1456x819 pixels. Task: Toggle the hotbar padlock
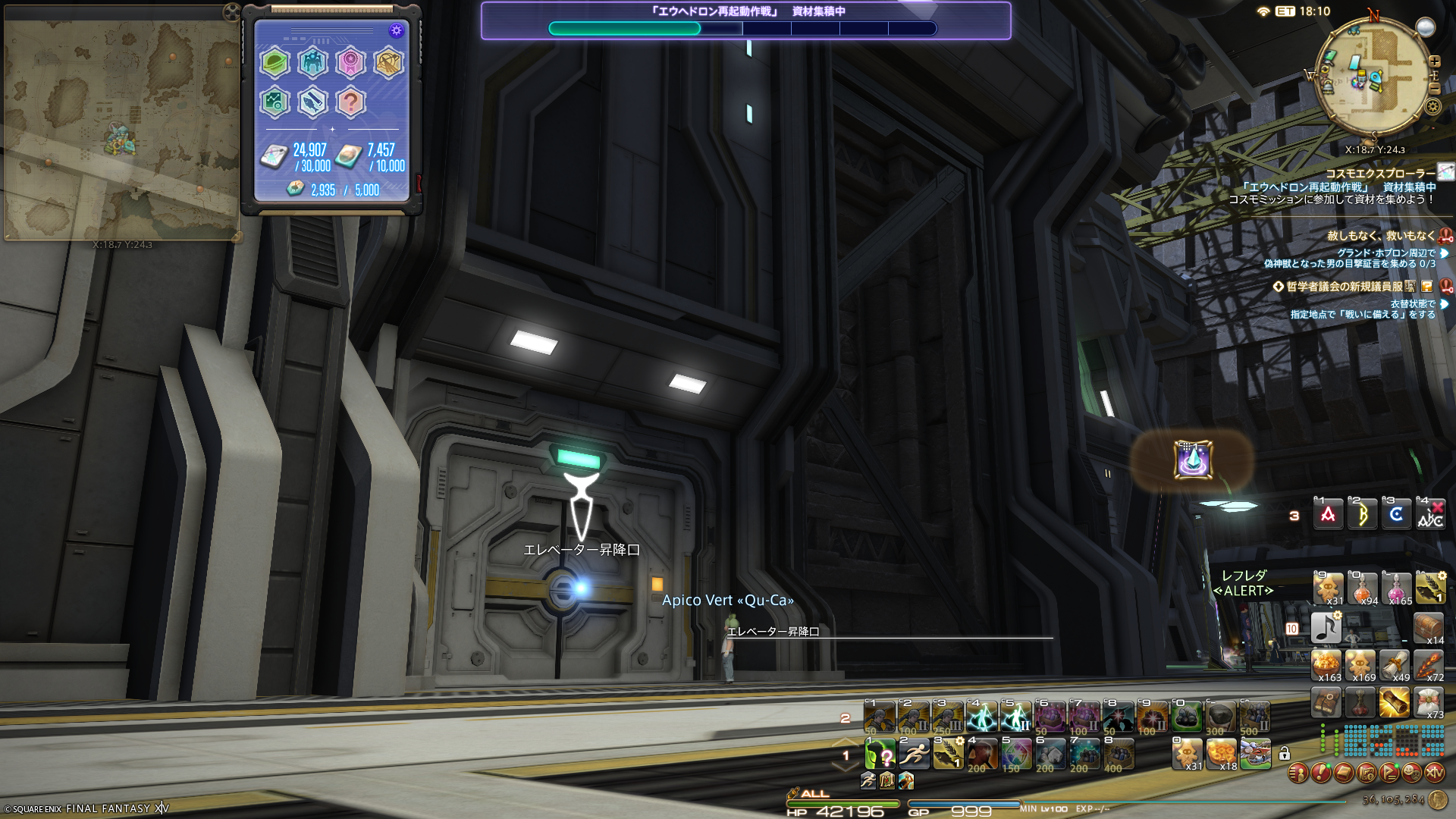[x=1284, y=754]
